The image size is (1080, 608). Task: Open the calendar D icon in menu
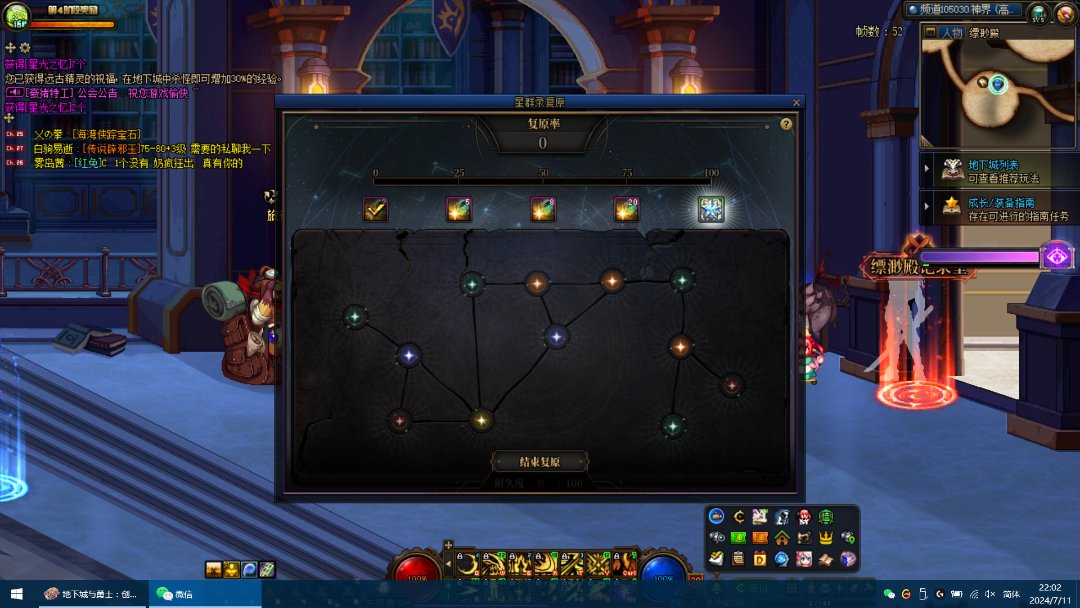click(760, 558)
